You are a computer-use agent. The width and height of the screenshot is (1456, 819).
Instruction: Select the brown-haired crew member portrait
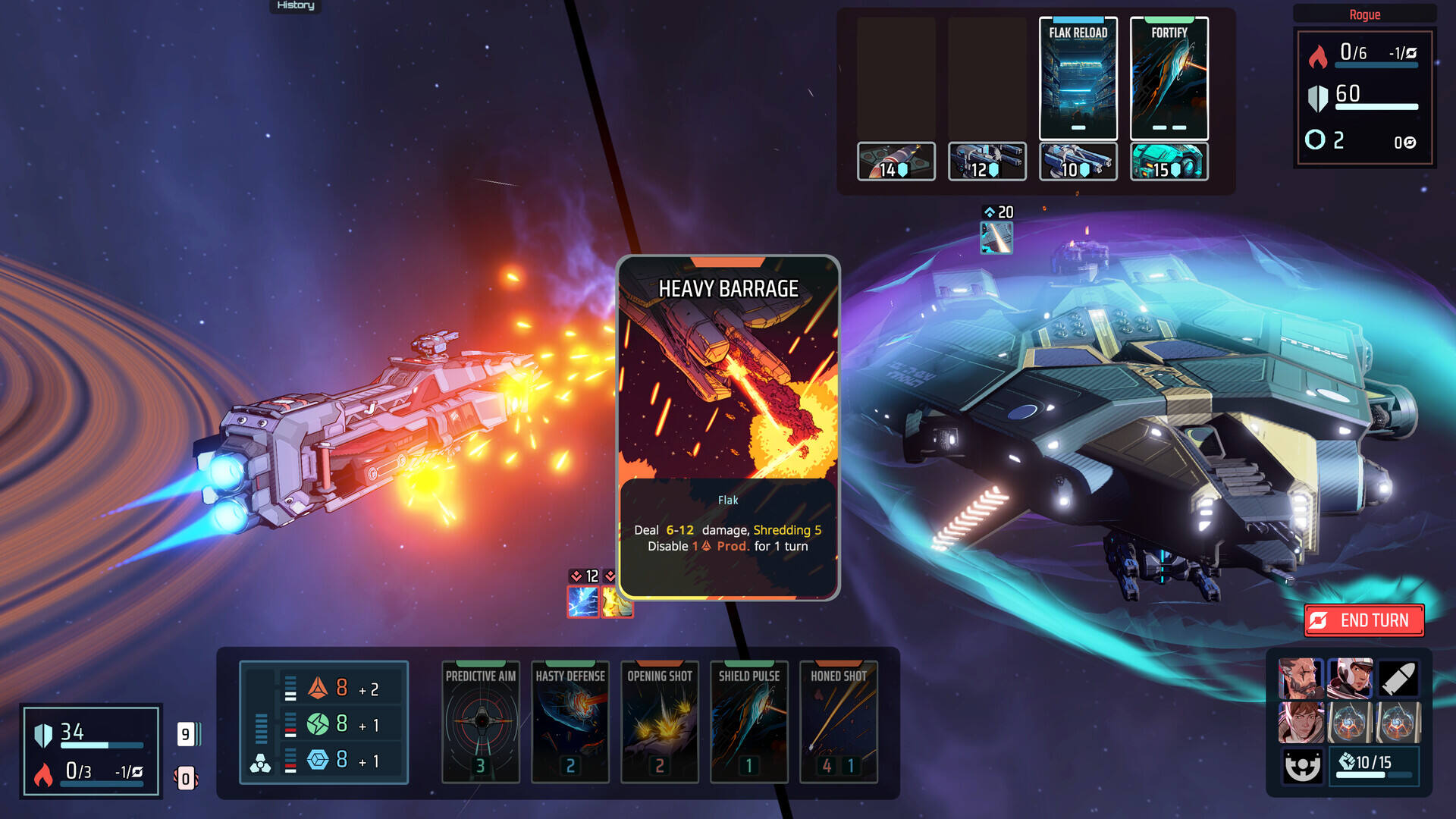(x=1301, y=722)
